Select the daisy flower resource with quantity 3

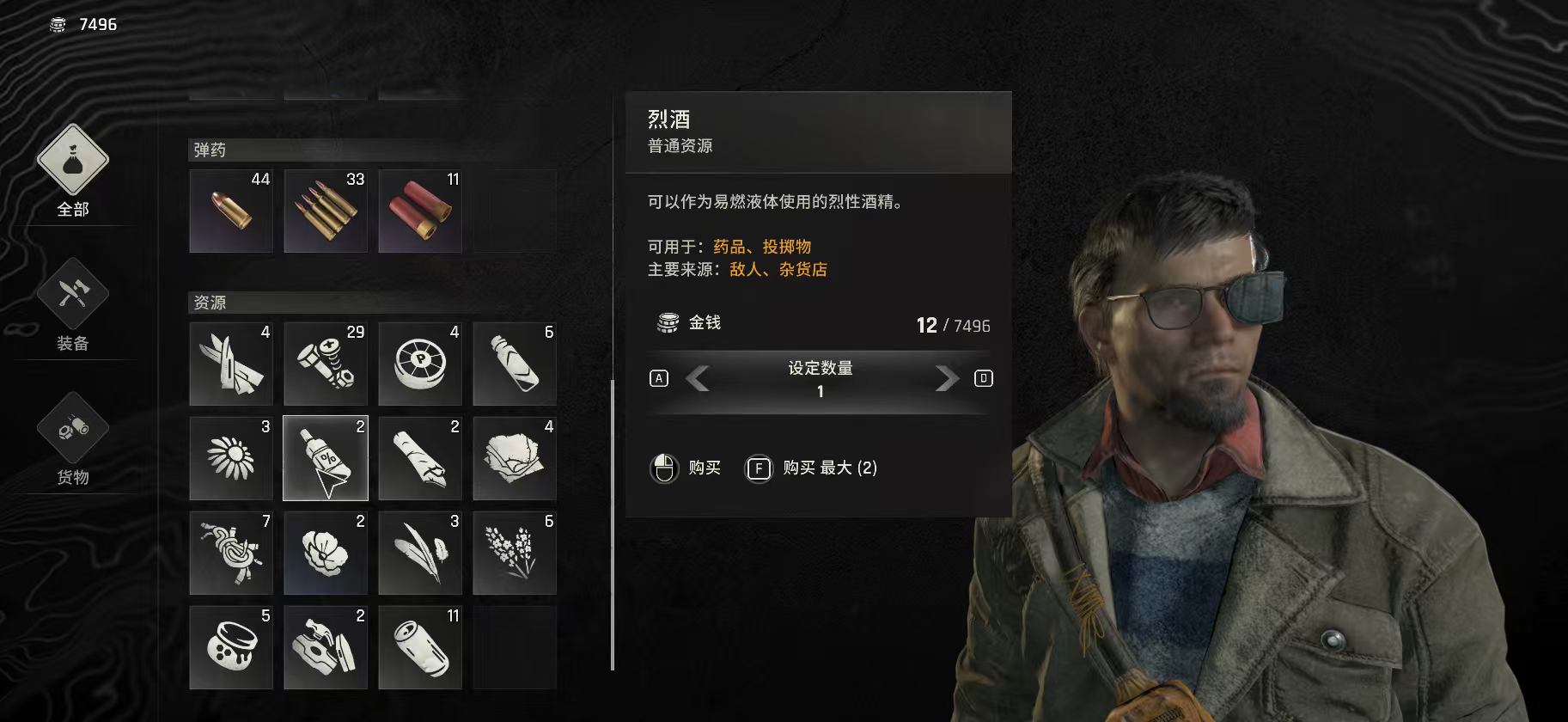point(230,457)
